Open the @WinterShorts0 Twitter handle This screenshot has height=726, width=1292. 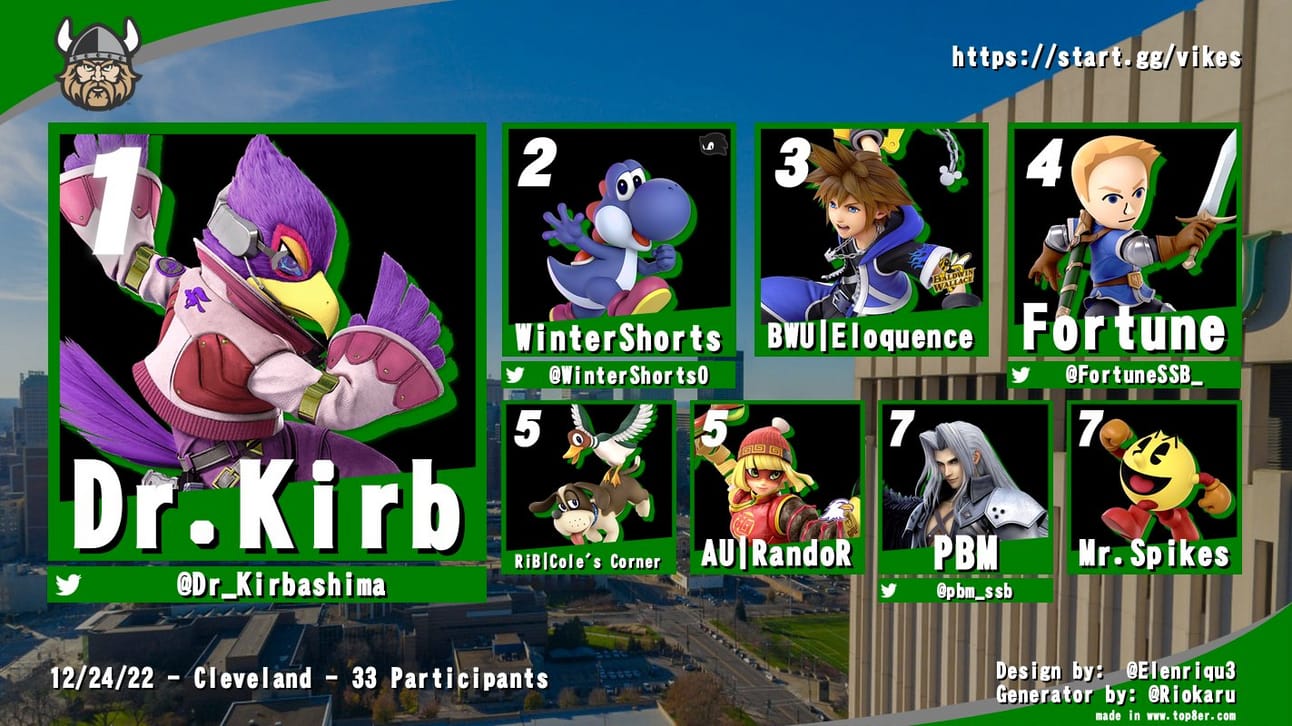[629, 376]
